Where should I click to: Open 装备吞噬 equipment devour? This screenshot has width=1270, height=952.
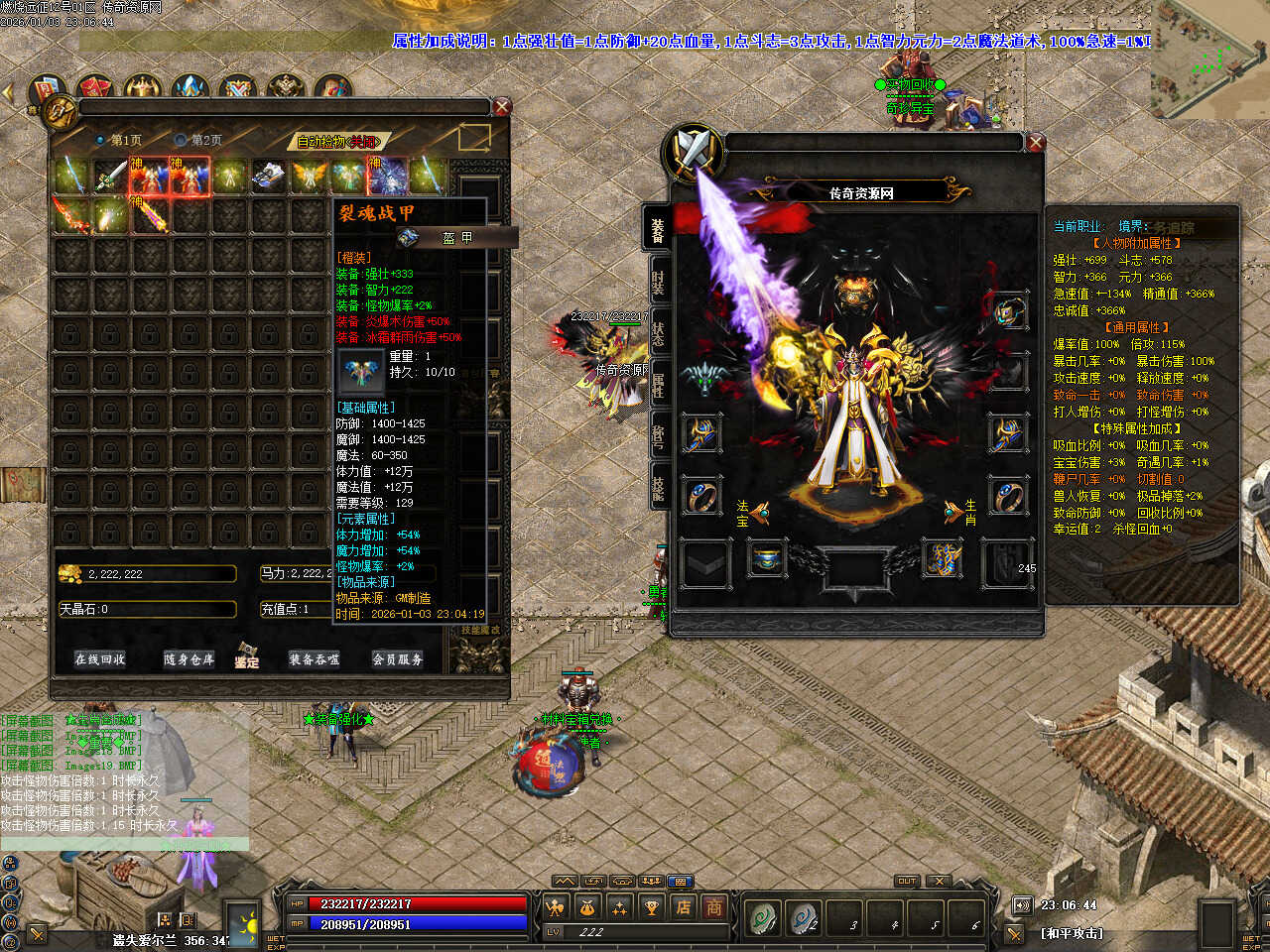pos(314,659)
